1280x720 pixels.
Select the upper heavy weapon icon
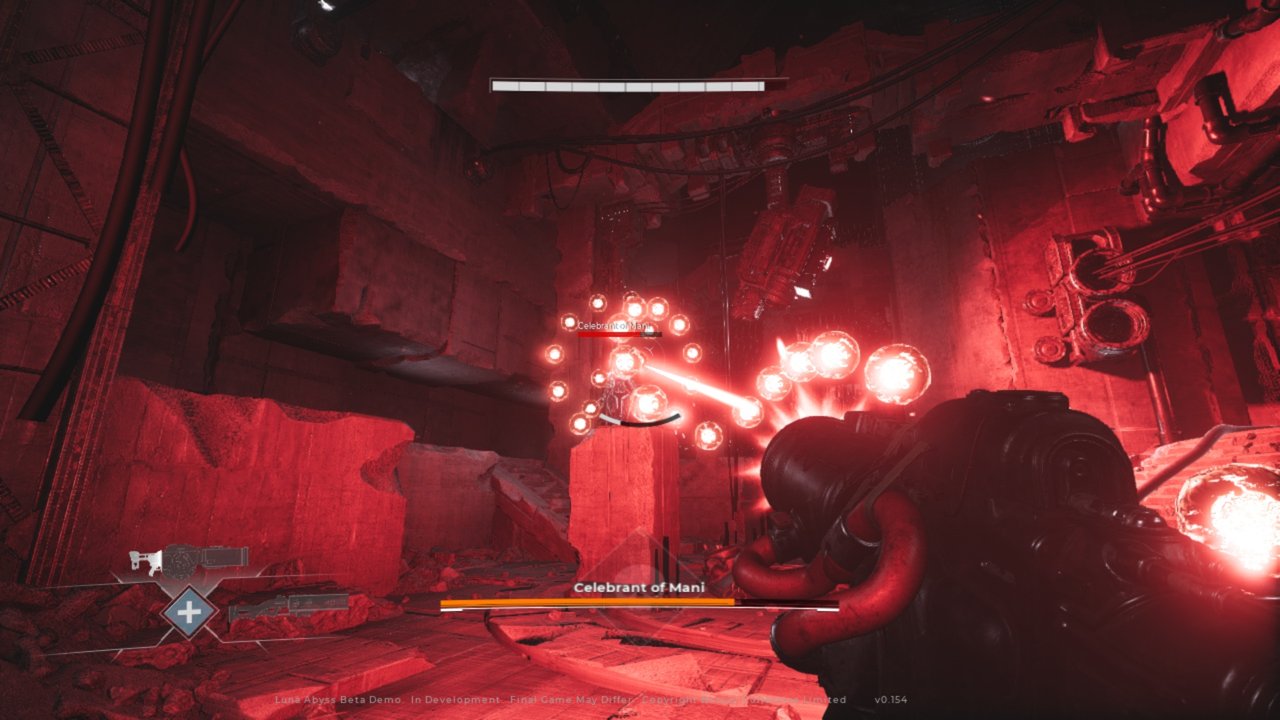(x=190, y=562)
